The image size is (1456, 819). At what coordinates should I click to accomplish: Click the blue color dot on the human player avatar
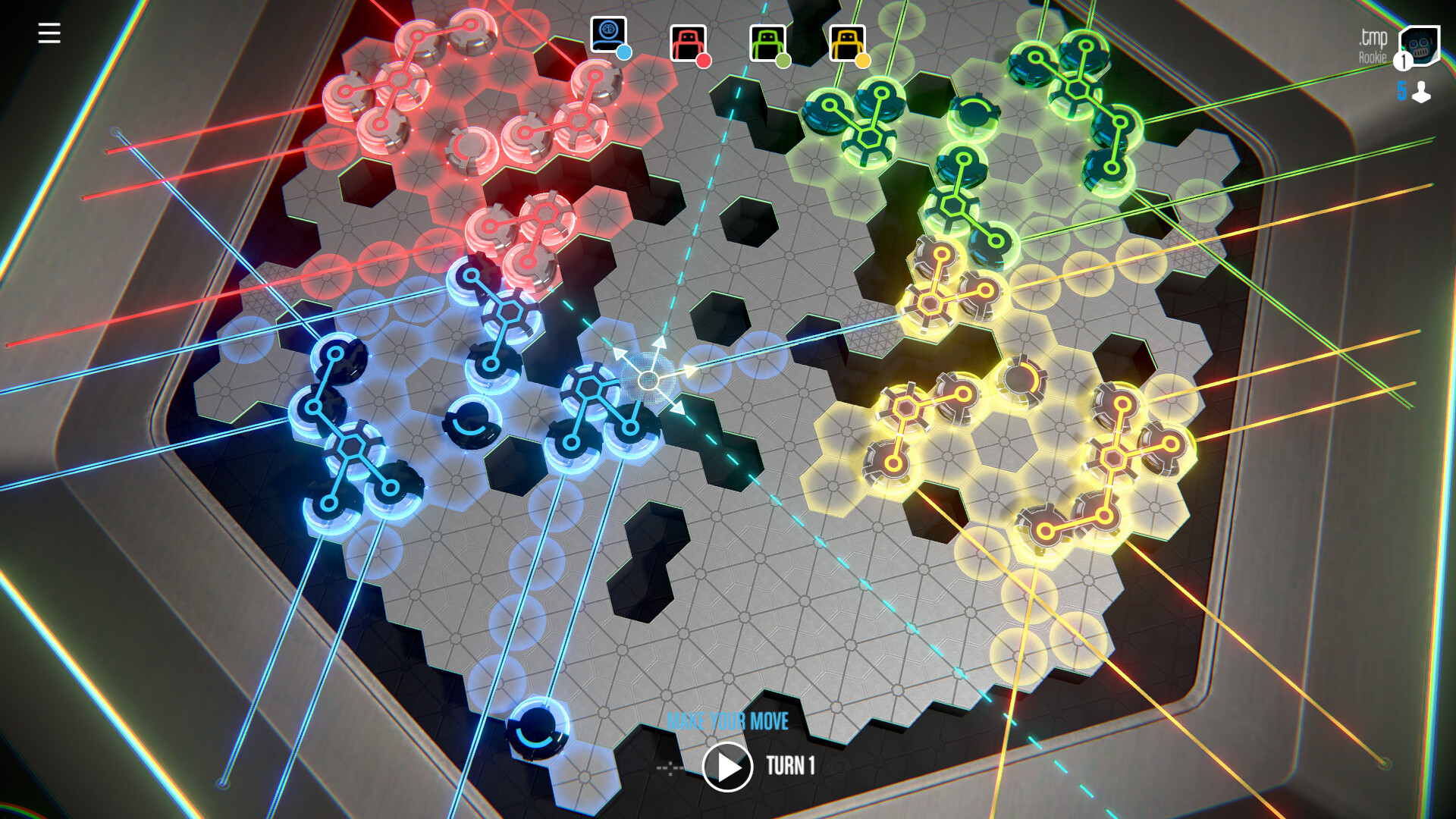tap(625, 53)
